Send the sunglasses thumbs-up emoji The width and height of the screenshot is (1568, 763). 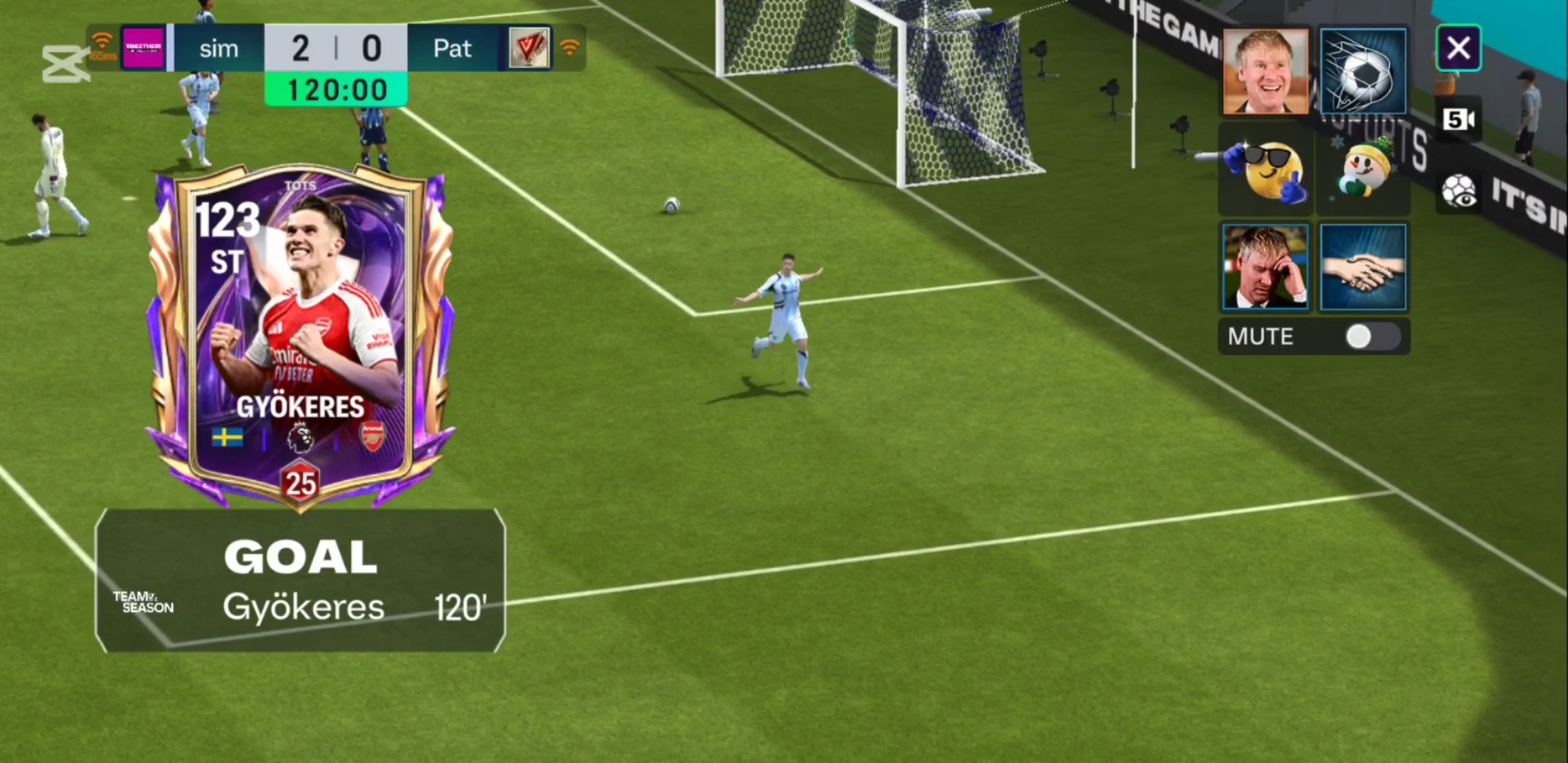pyautogui.click(x=1265, y=170)
